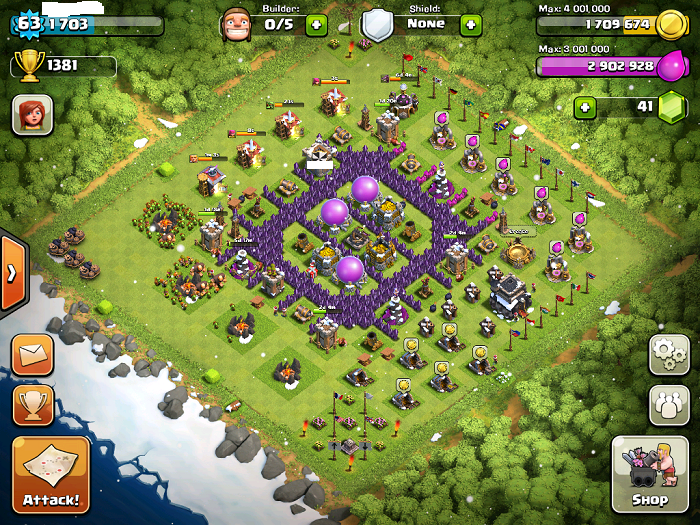Open the settings gear menu
The width and height of the screenshot is (700, 525).
click(669, 354)
